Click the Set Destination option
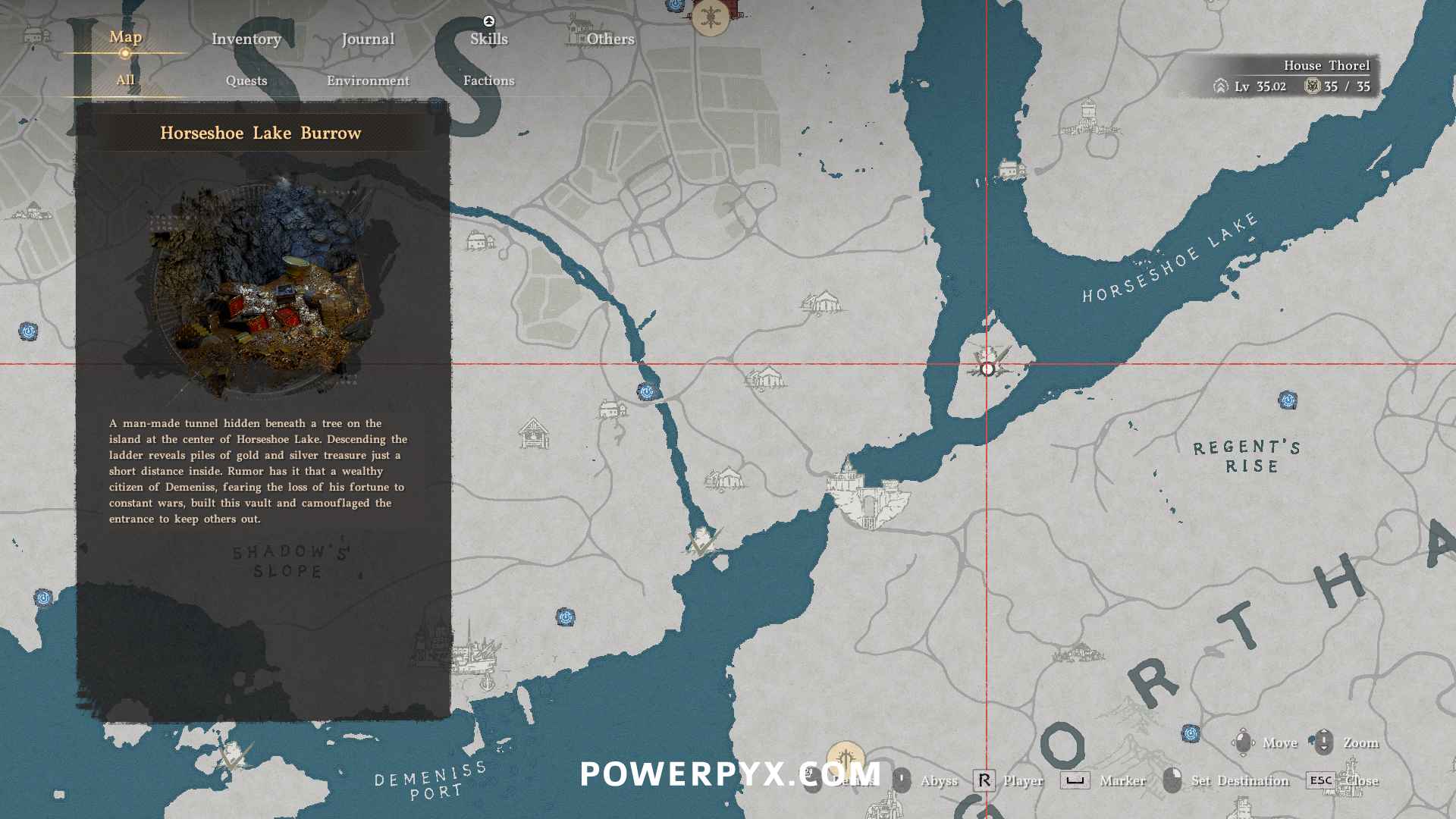Screen dimensions: 1456x819 pyautogui.click(x=1239, y=780)
